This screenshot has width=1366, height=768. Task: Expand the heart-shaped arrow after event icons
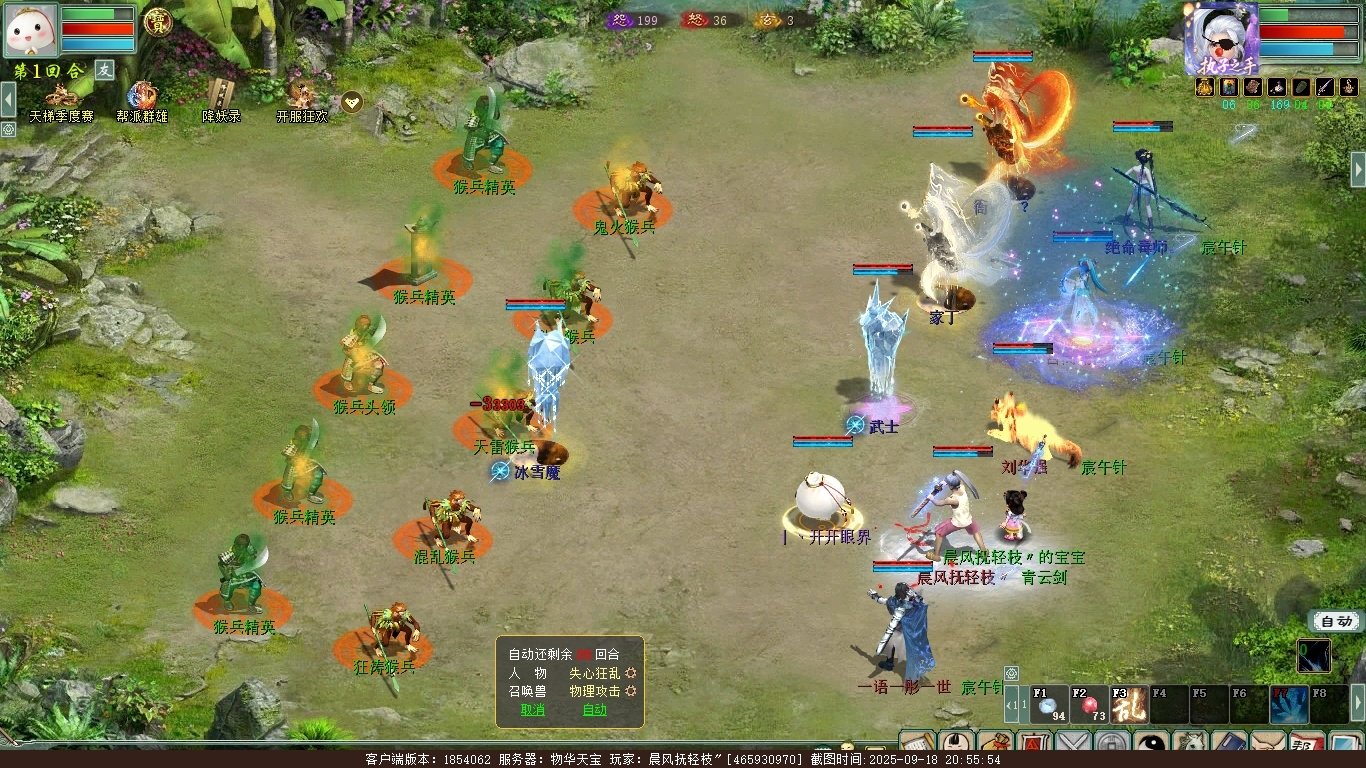point(352,102)
